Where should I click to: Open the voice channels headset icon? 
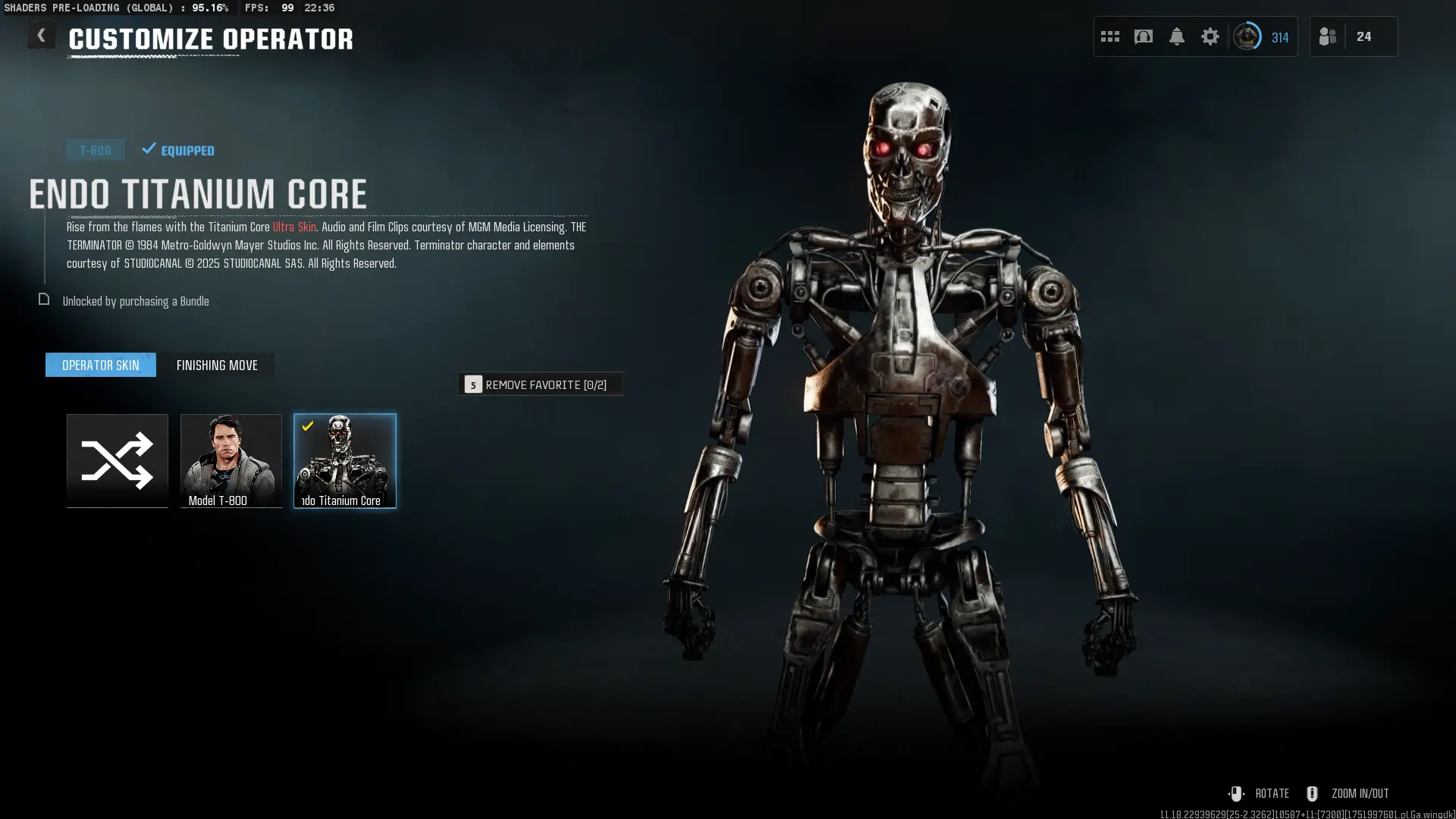coord(1143,36)
